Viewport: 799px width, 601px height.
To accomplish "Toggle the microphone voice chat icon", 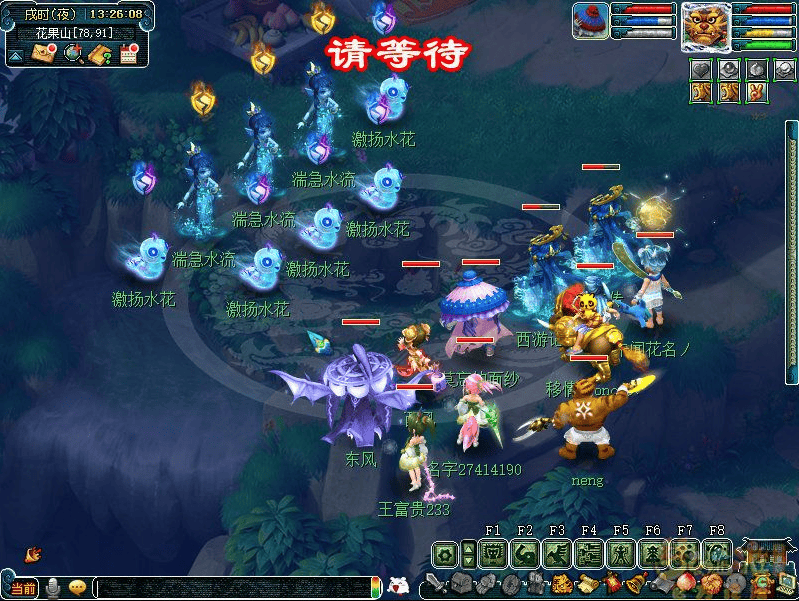I will coord(51,588).
